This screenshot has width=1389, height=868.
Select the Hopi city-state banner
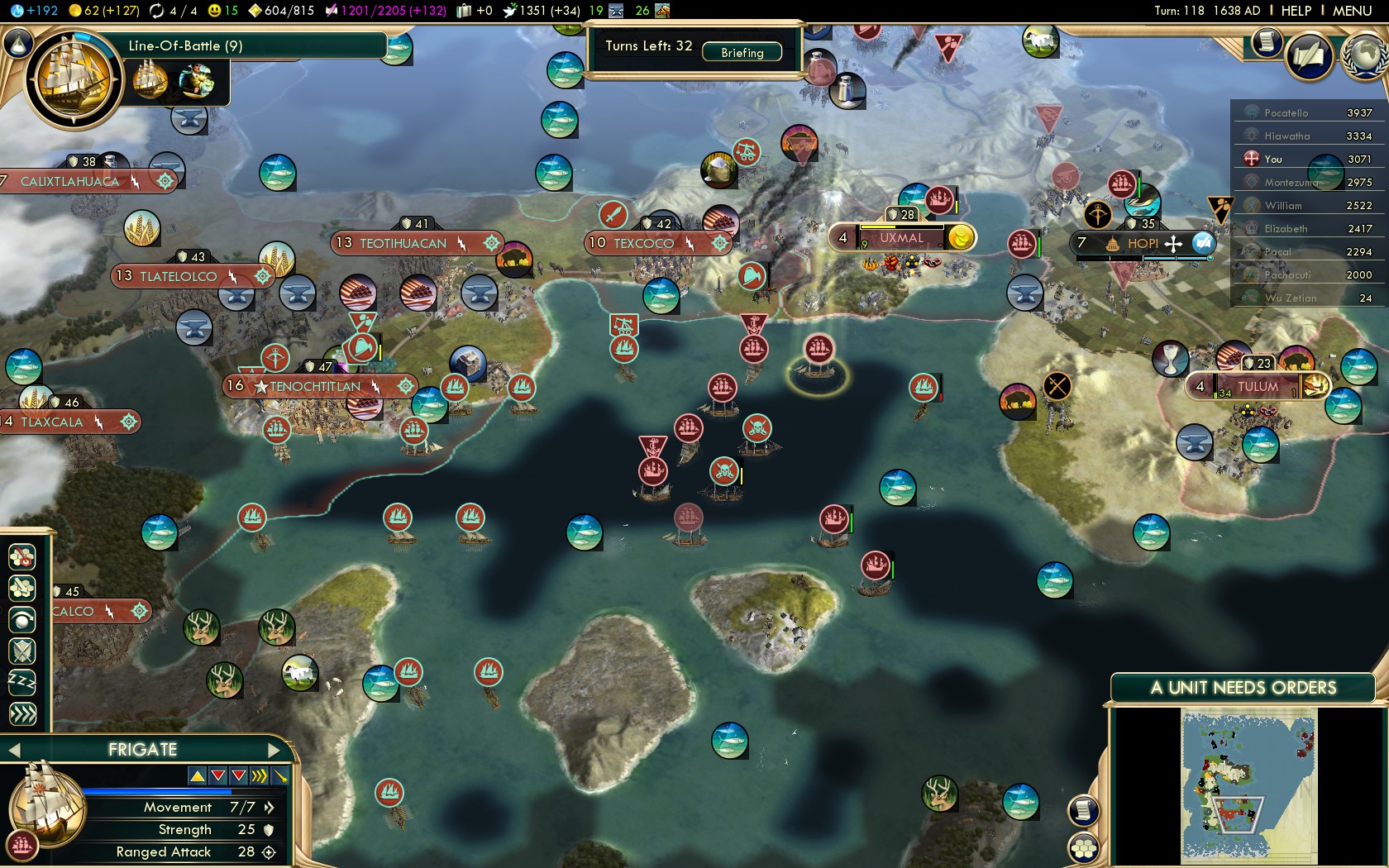1142,243
